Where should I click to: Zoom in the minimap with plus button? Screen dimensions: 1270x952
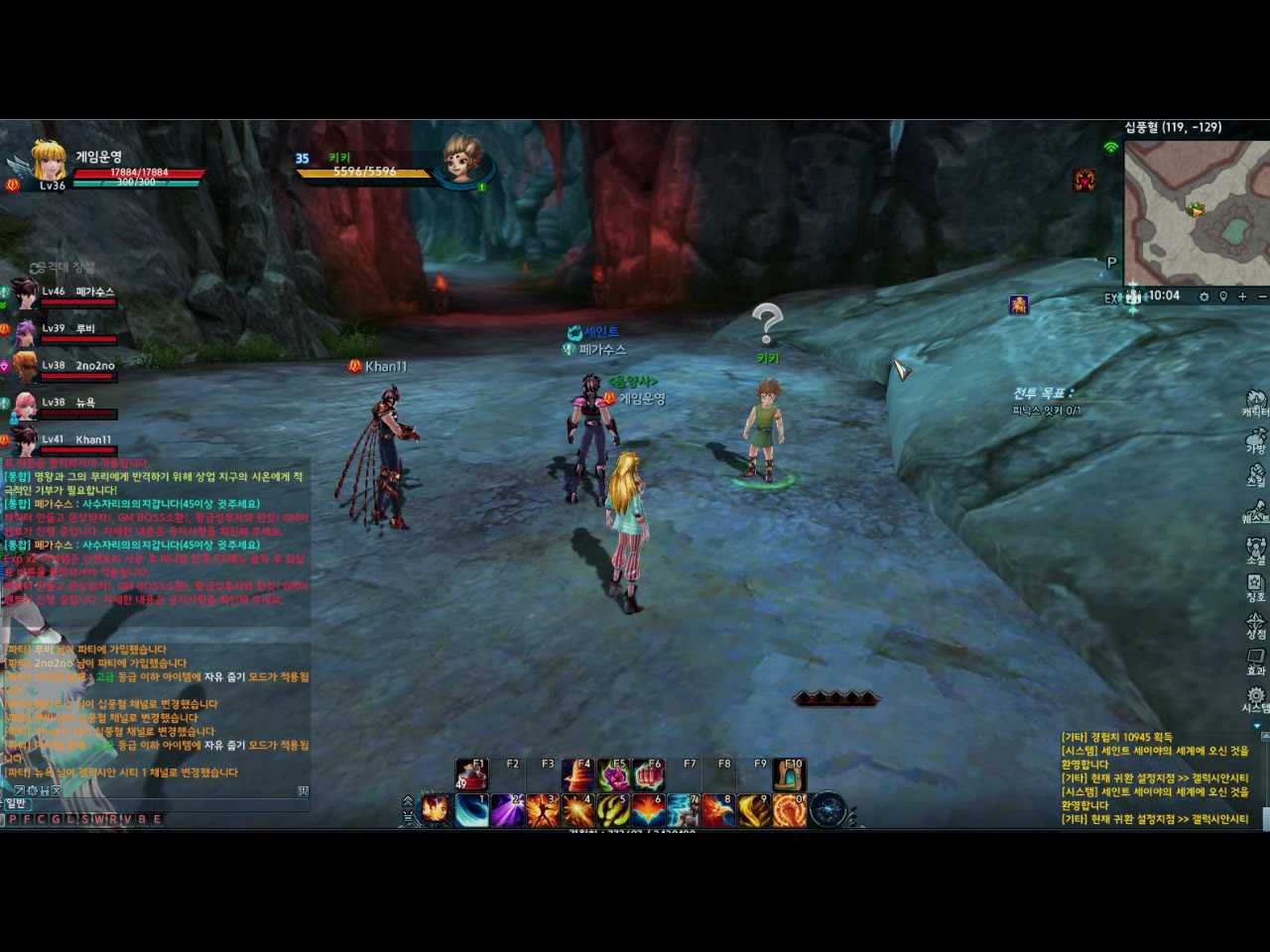pos(1242,297)
